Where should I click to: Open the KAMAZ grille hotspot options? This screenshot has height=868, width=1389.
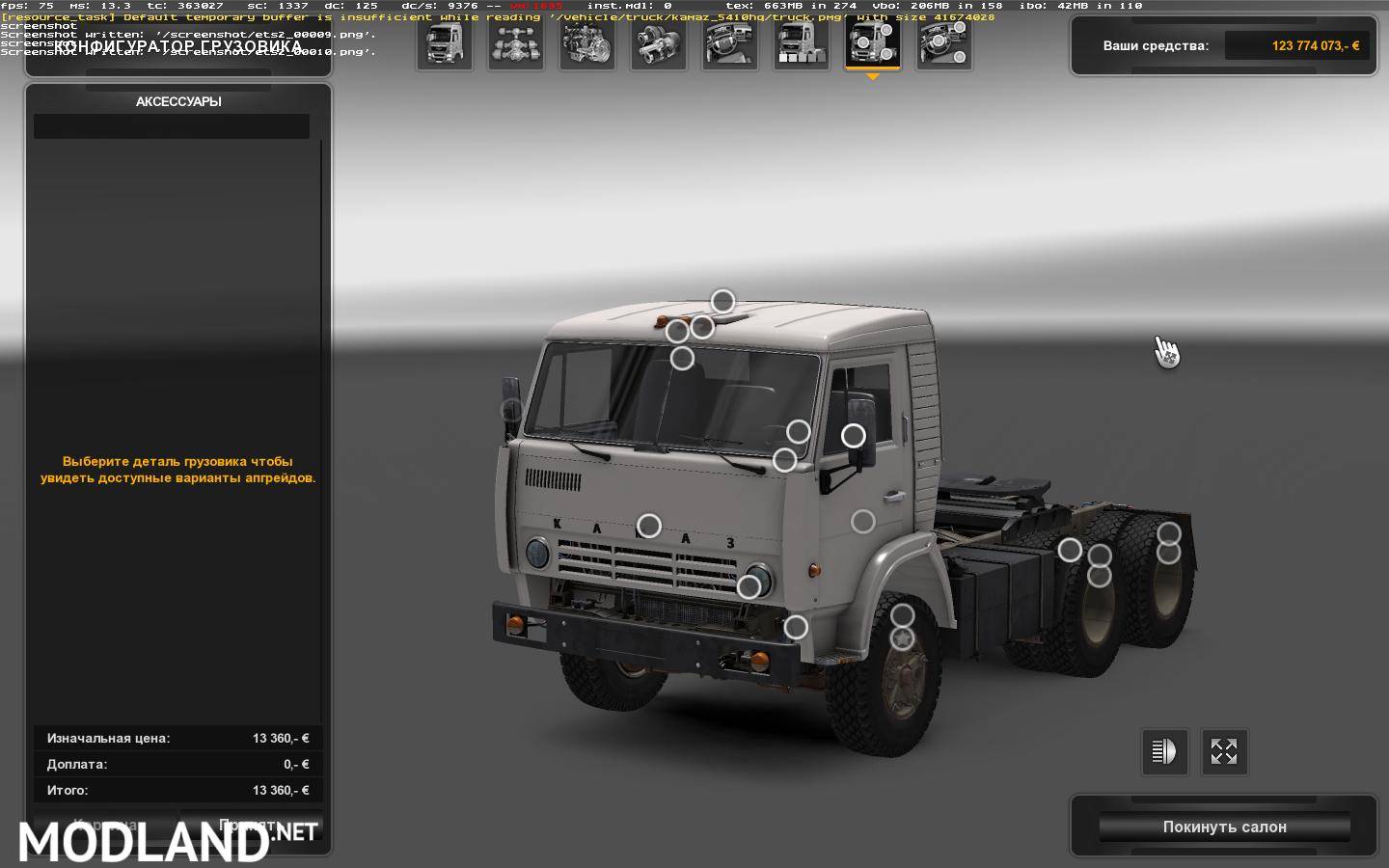[x=649, y=526]
